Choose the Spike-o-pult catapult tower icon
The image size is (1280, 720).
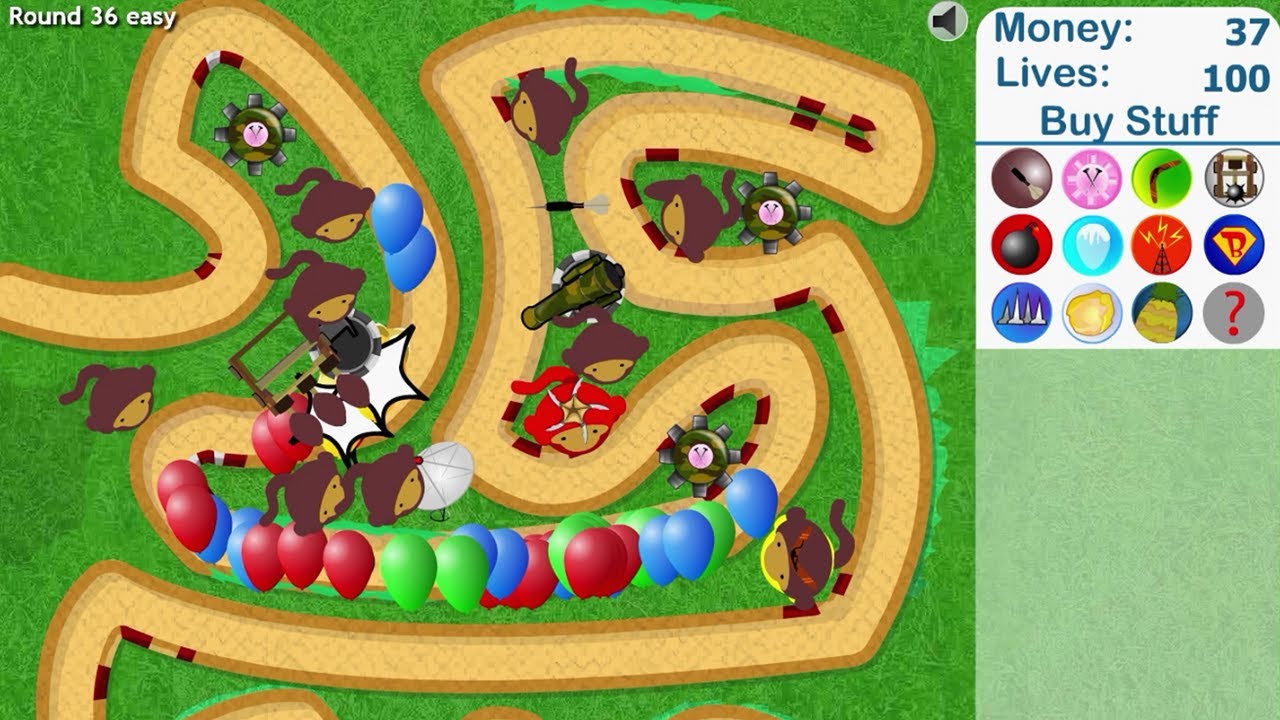[1234, 180]
